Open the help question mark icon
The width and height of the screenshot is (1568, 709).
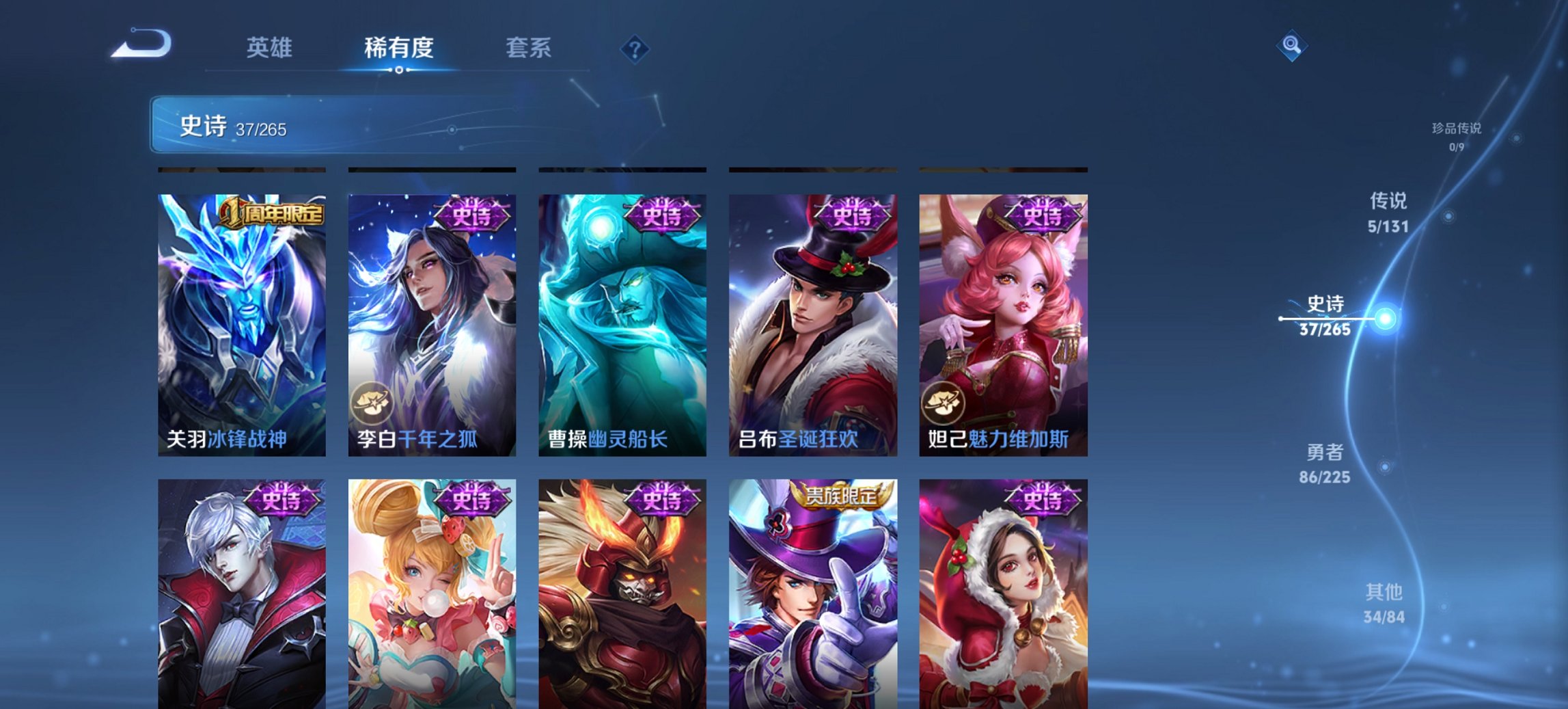point(635,48)
